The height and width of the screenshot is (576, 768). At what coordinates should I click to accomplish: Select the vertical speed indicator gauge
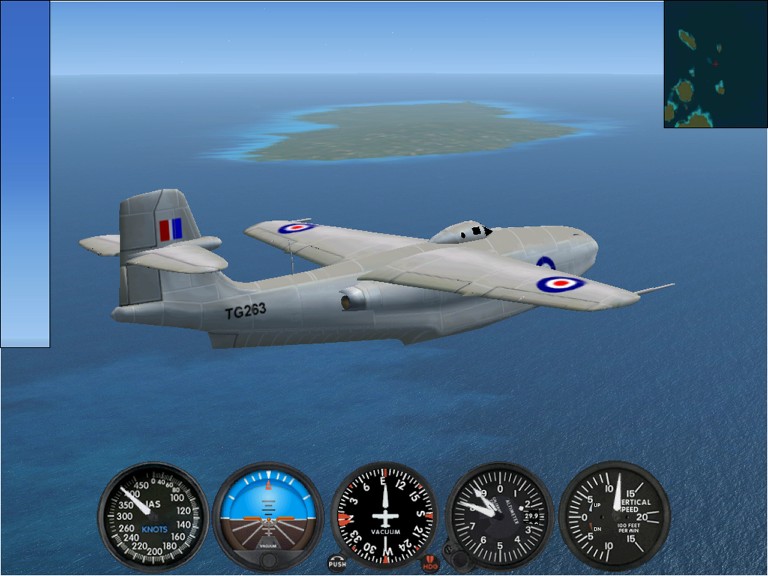click(613, 515)
